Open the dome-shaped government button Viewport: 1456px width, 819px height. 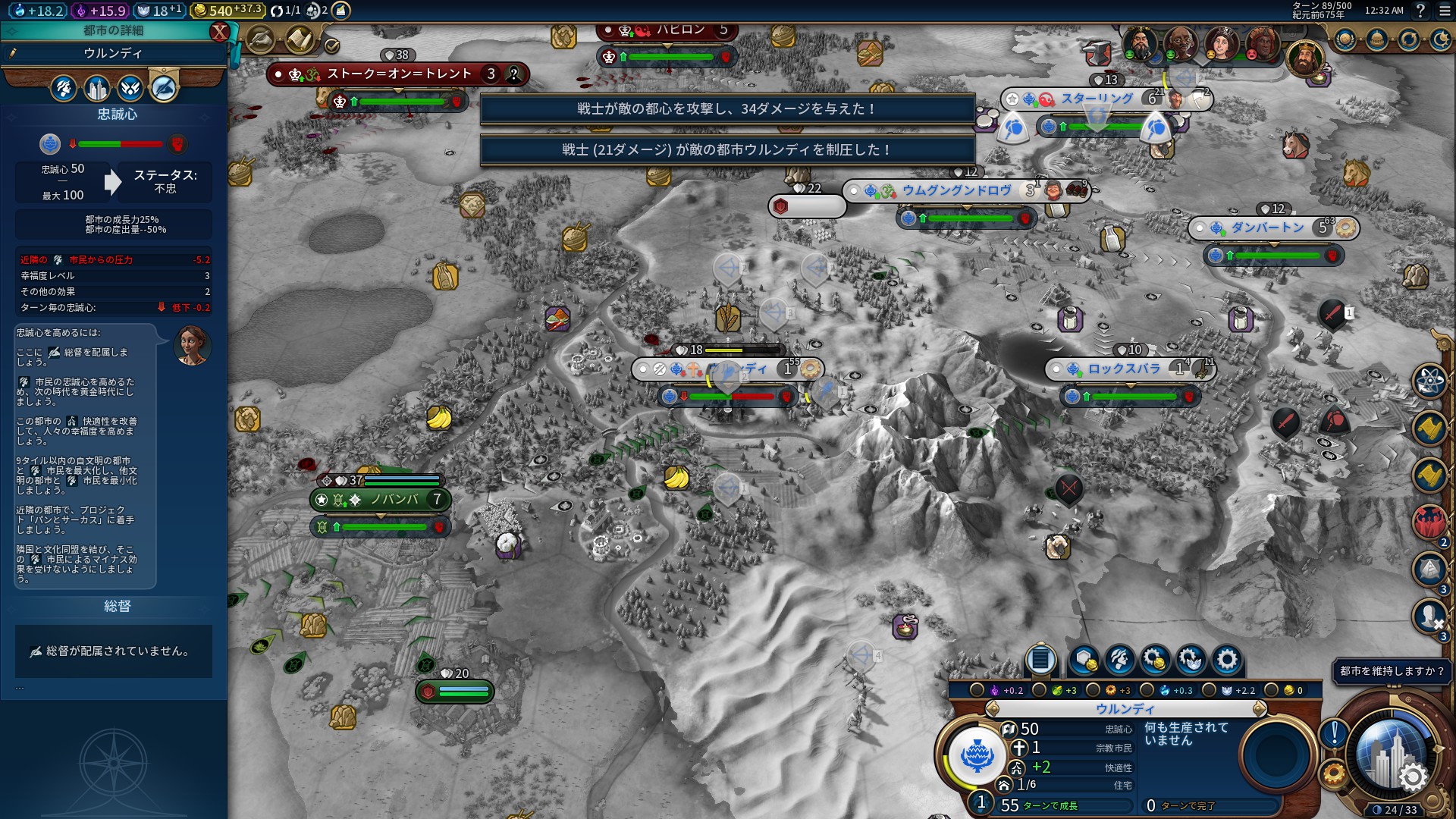point(1377,39)
